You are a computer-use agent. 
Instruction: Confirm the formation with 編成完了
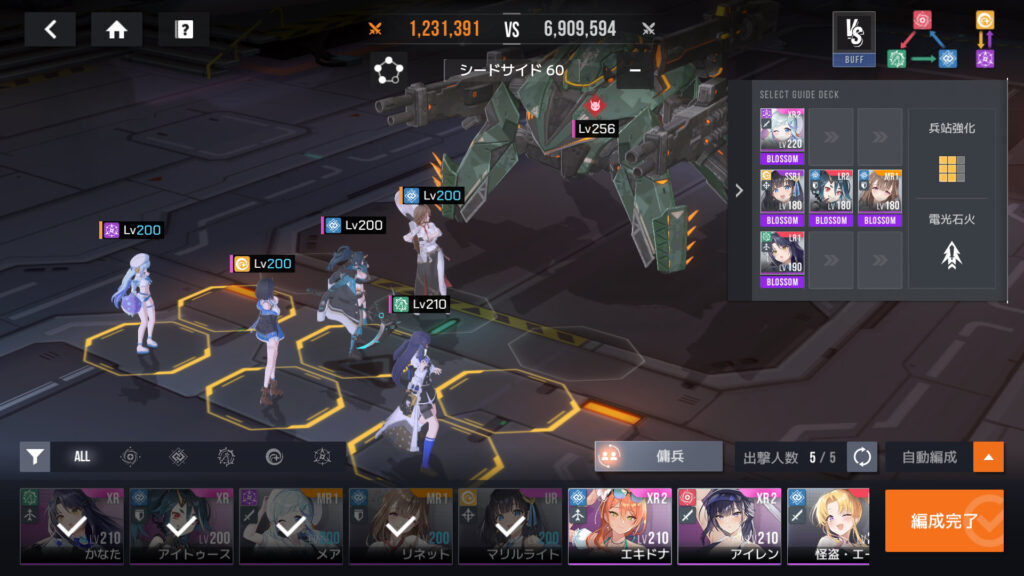(943, 521)
